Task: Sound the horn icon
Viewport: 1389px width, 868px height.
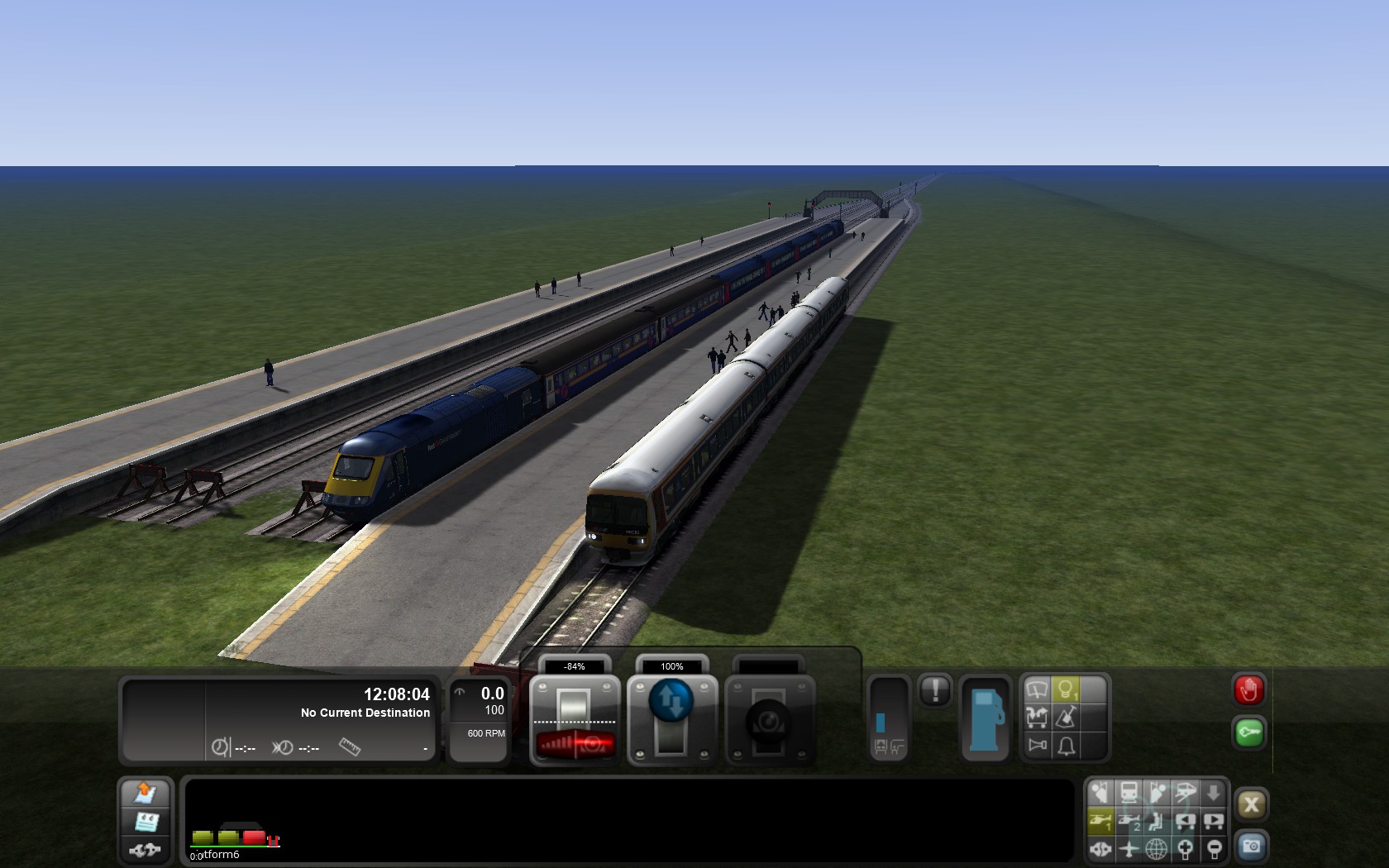Action: tap(1037, 746)
